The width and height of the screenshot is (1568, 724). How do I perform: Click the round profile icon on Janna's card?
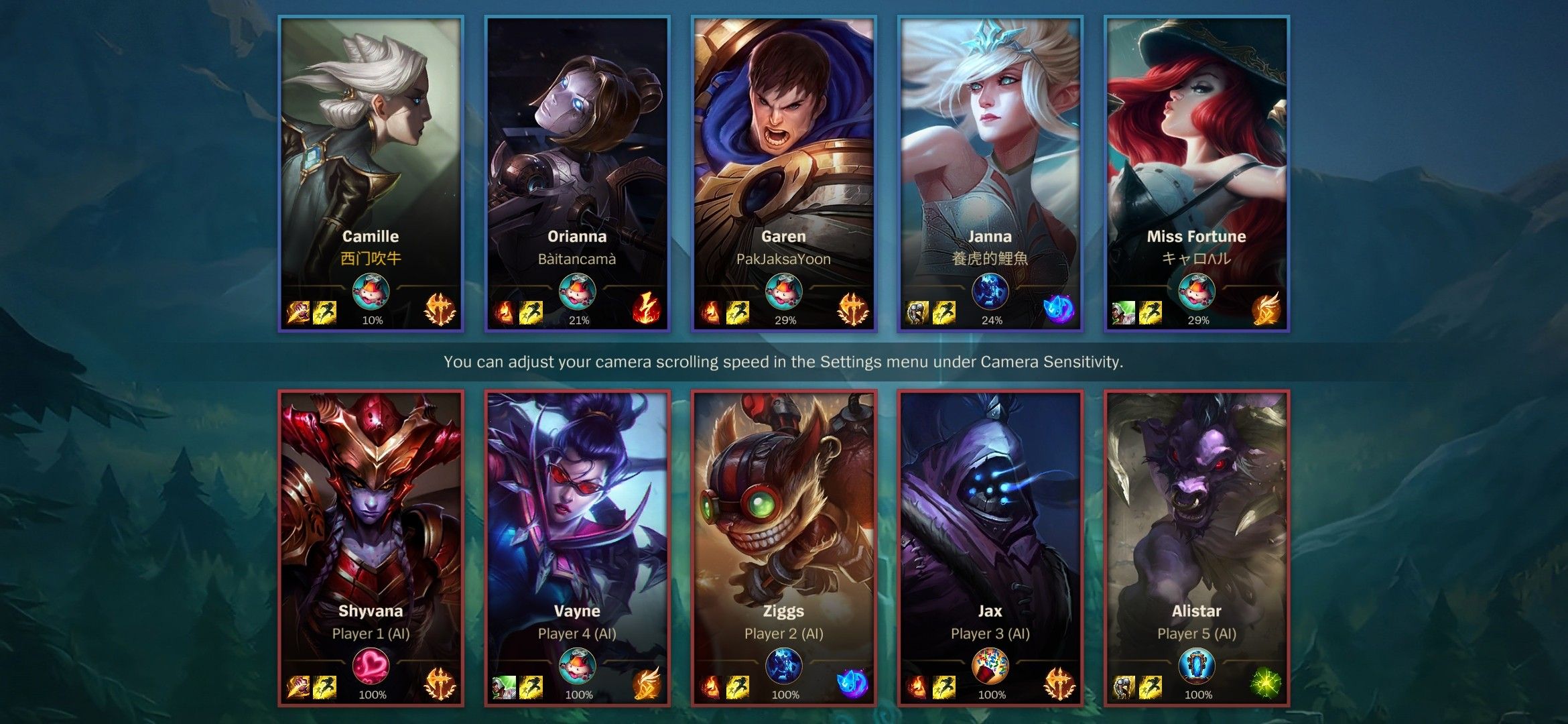click(990, 292)
